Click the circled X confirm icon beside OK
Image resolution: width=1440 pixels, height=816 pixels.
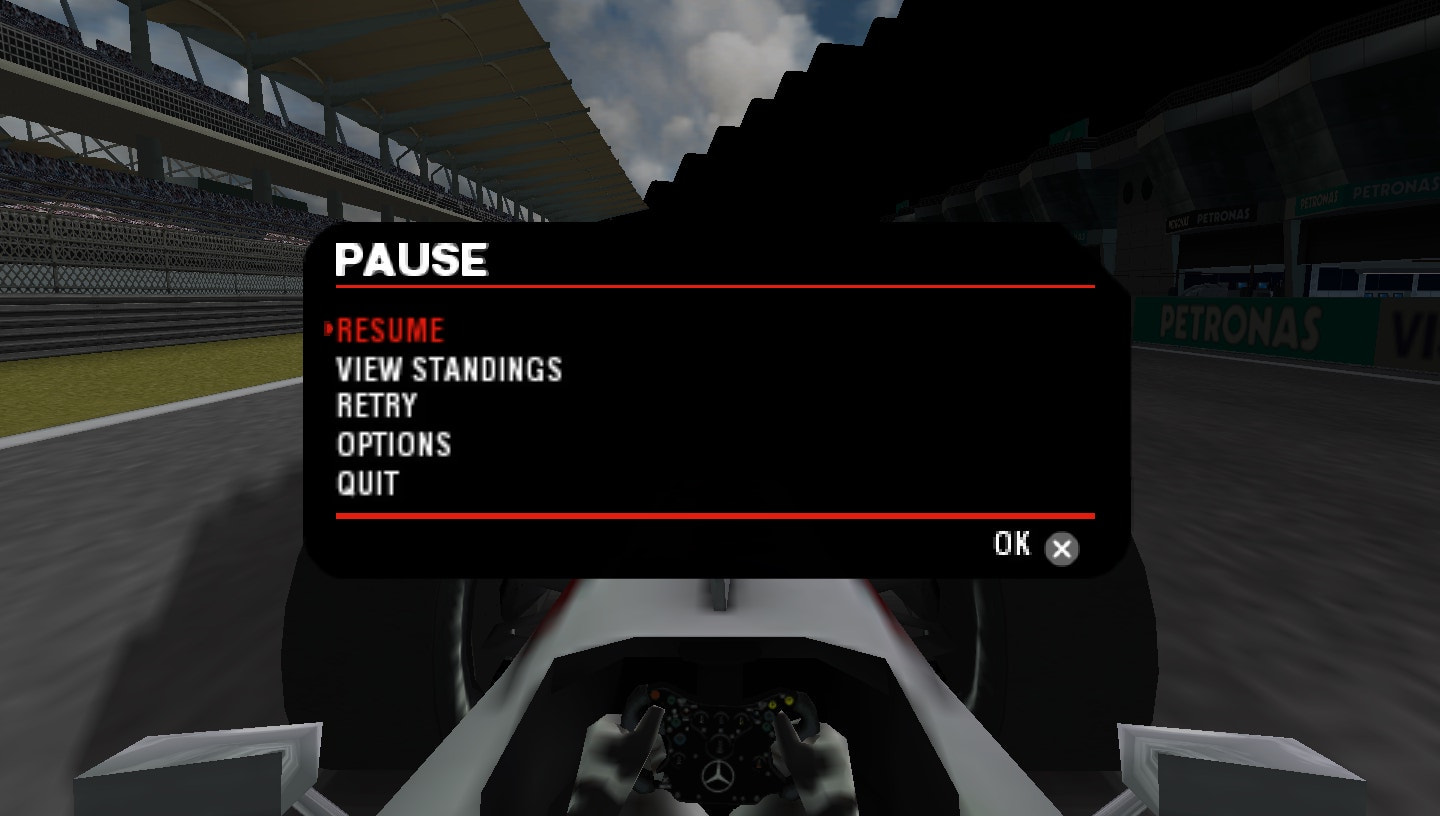(1061, 548)
